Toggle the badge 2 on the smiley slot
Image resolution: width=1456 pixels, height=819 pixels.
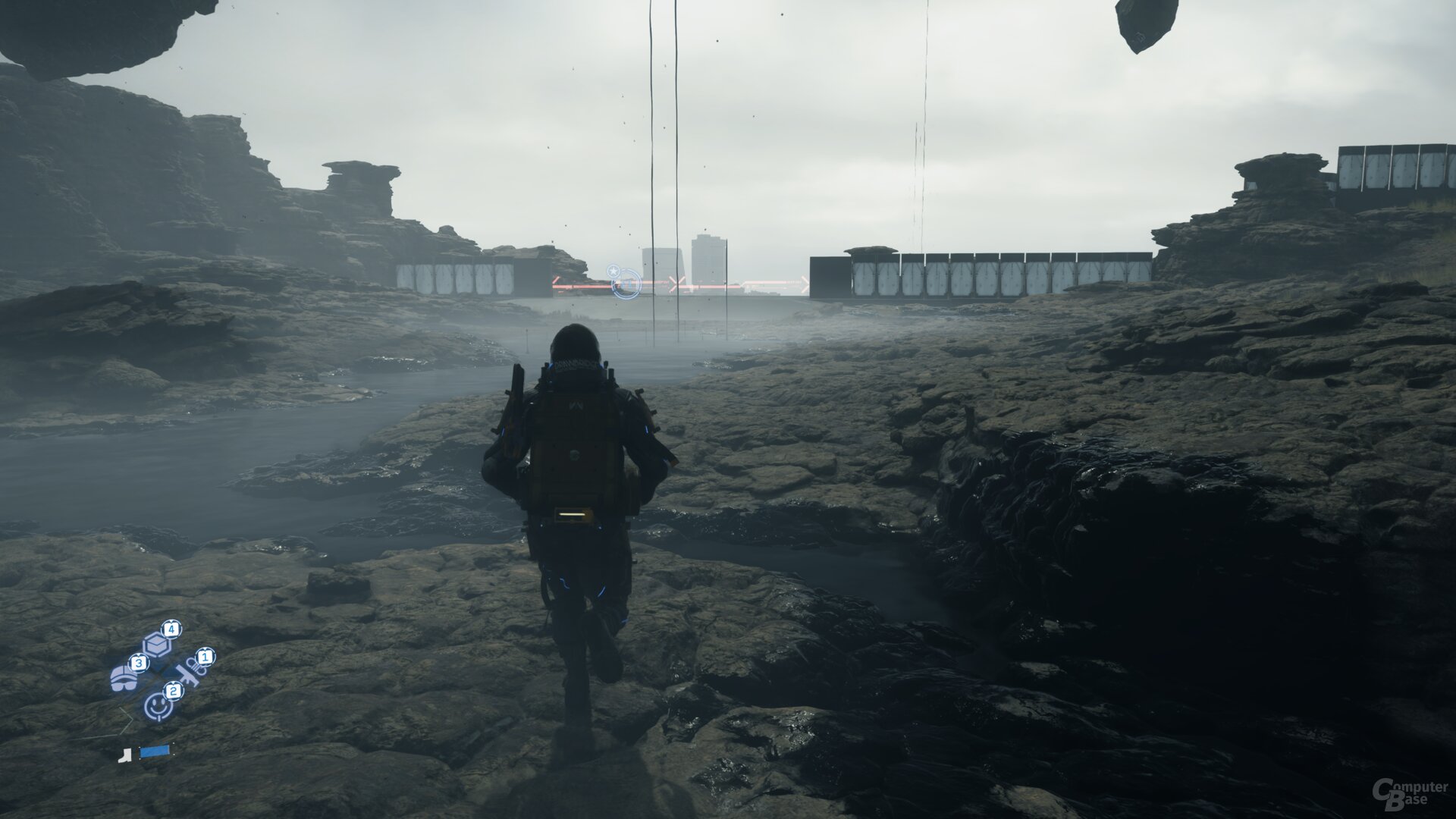[x=174, y=691]
